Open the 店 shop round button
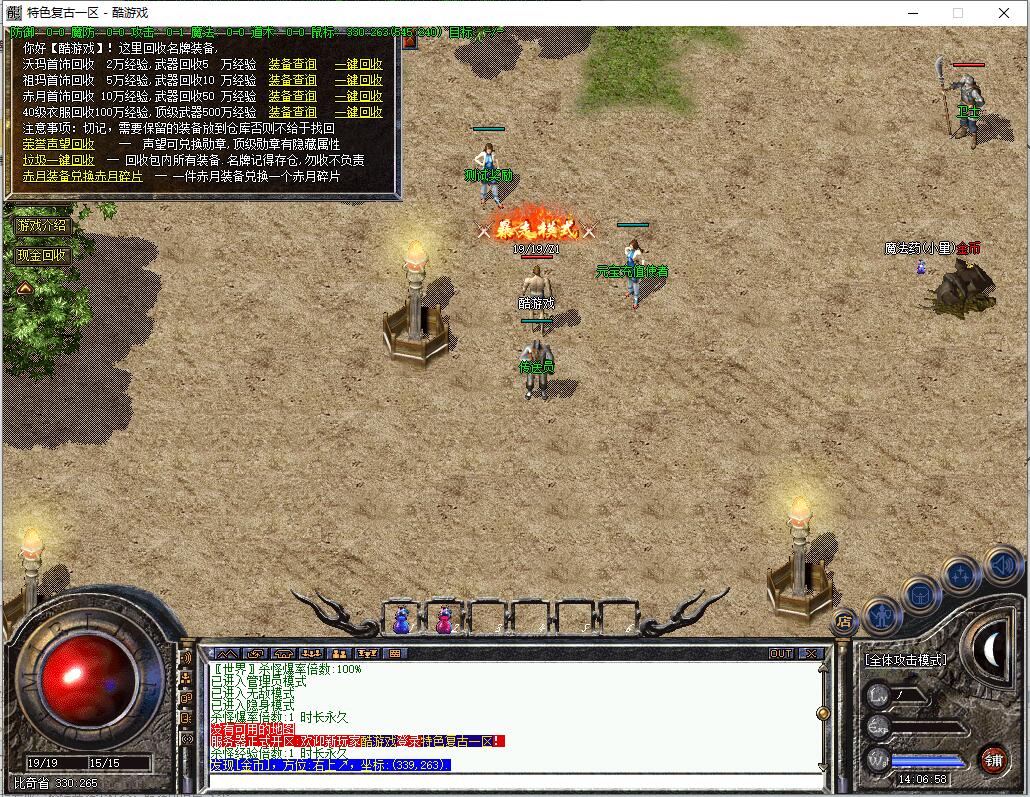 (x=844, y=621)
